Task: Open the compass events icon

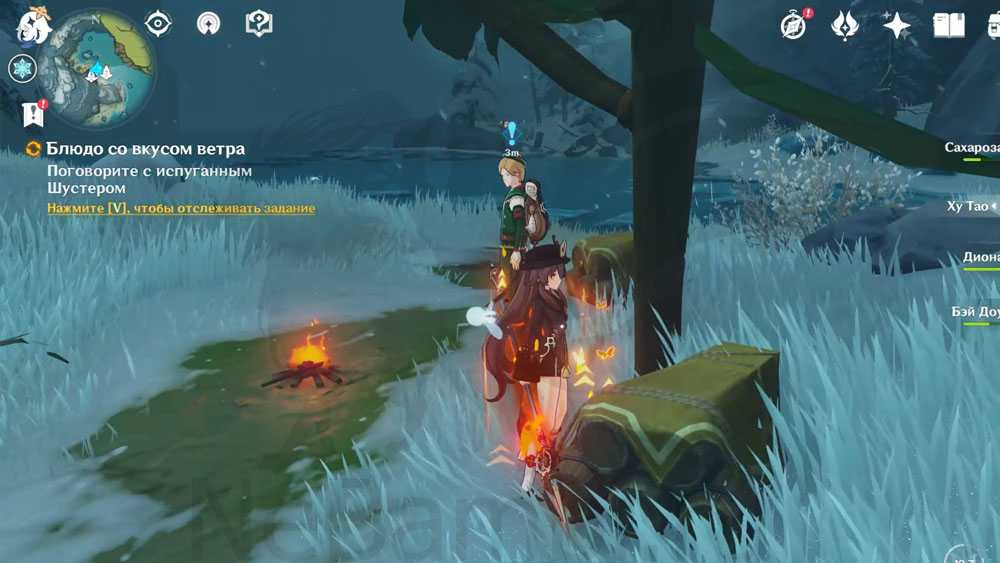Action: point(794,25)
